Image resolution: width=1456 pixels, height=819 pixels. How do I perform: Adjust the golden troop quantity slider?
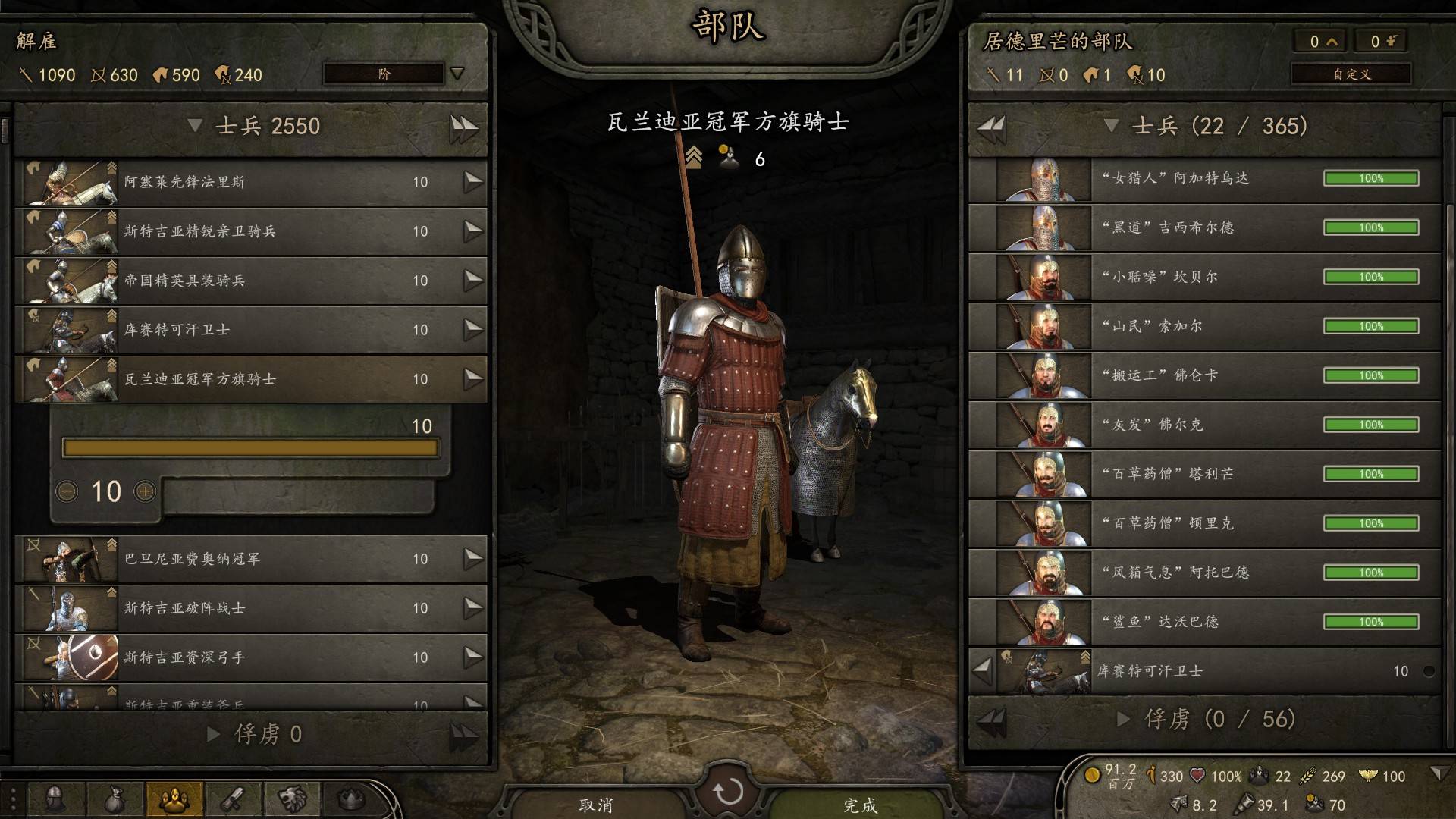click(250, 448)
